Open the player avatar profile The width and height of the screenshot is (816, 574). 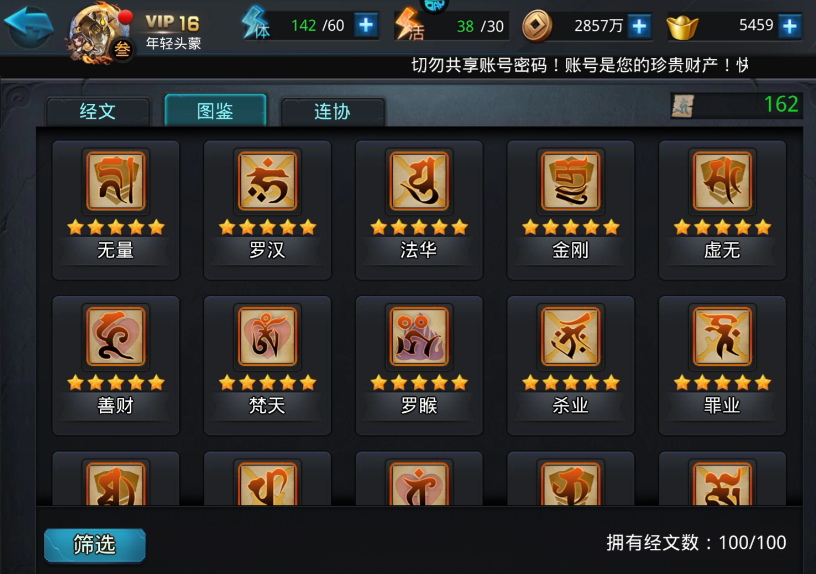coord(97,30)
